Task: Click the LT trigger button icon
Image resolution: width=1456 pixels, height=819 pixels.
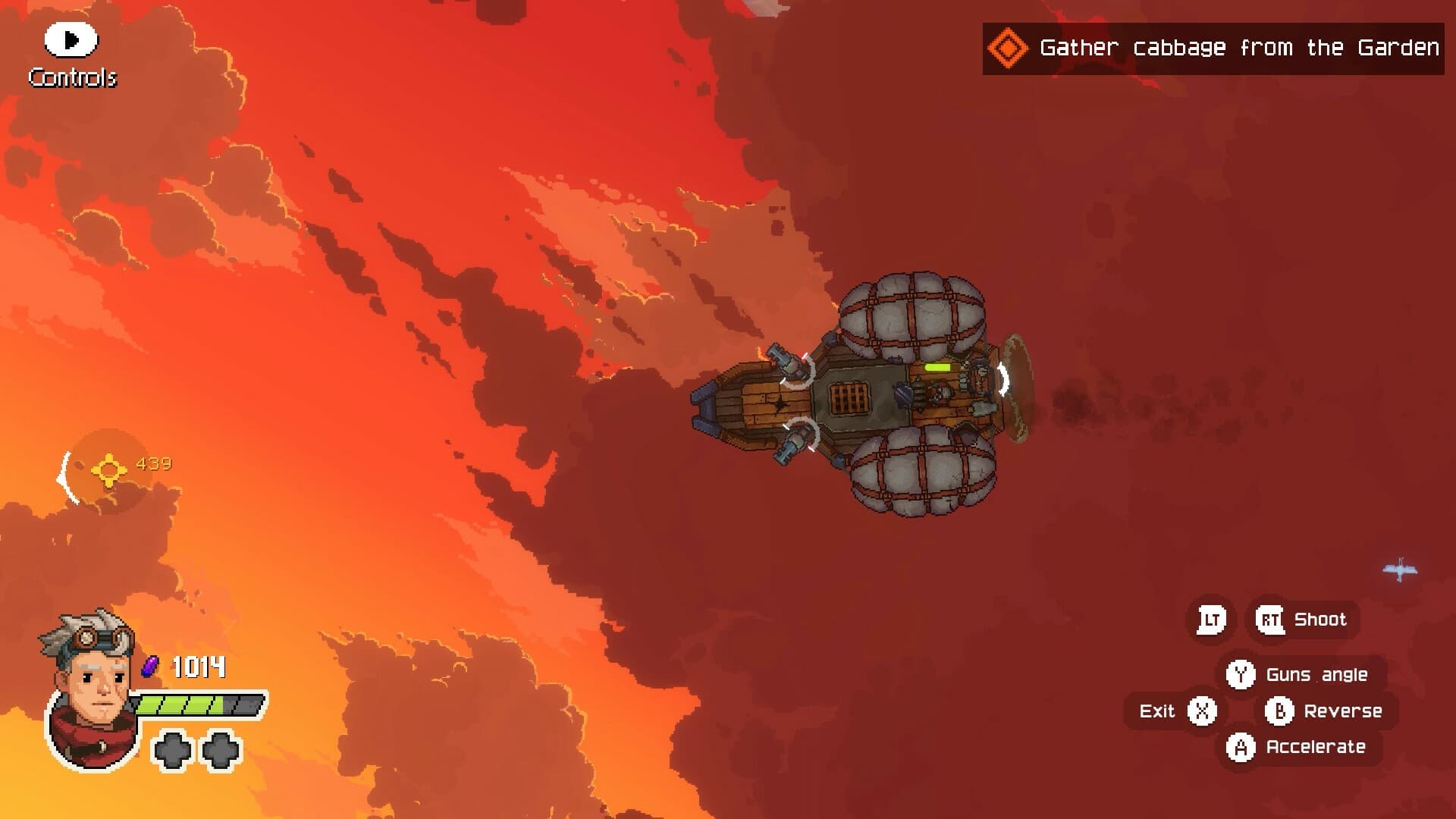Action: click(x=1211, y=619)
